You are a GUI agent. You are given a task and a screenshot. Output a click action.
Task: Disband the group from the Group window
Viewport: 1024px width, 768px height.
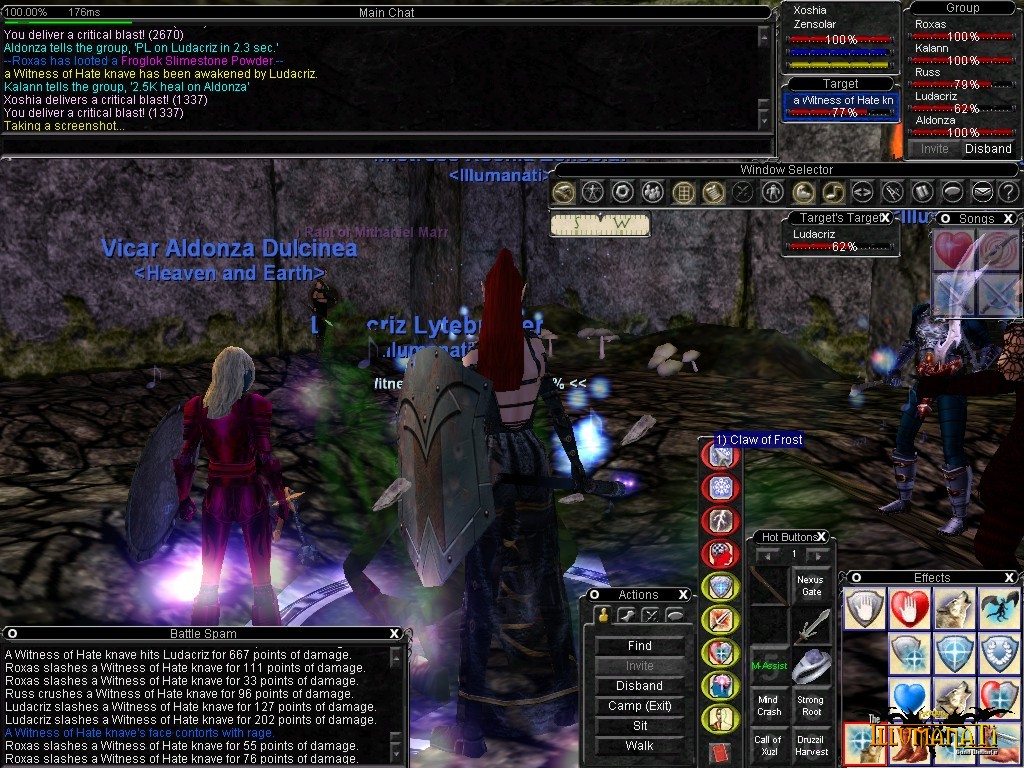[x=988, y=149]
